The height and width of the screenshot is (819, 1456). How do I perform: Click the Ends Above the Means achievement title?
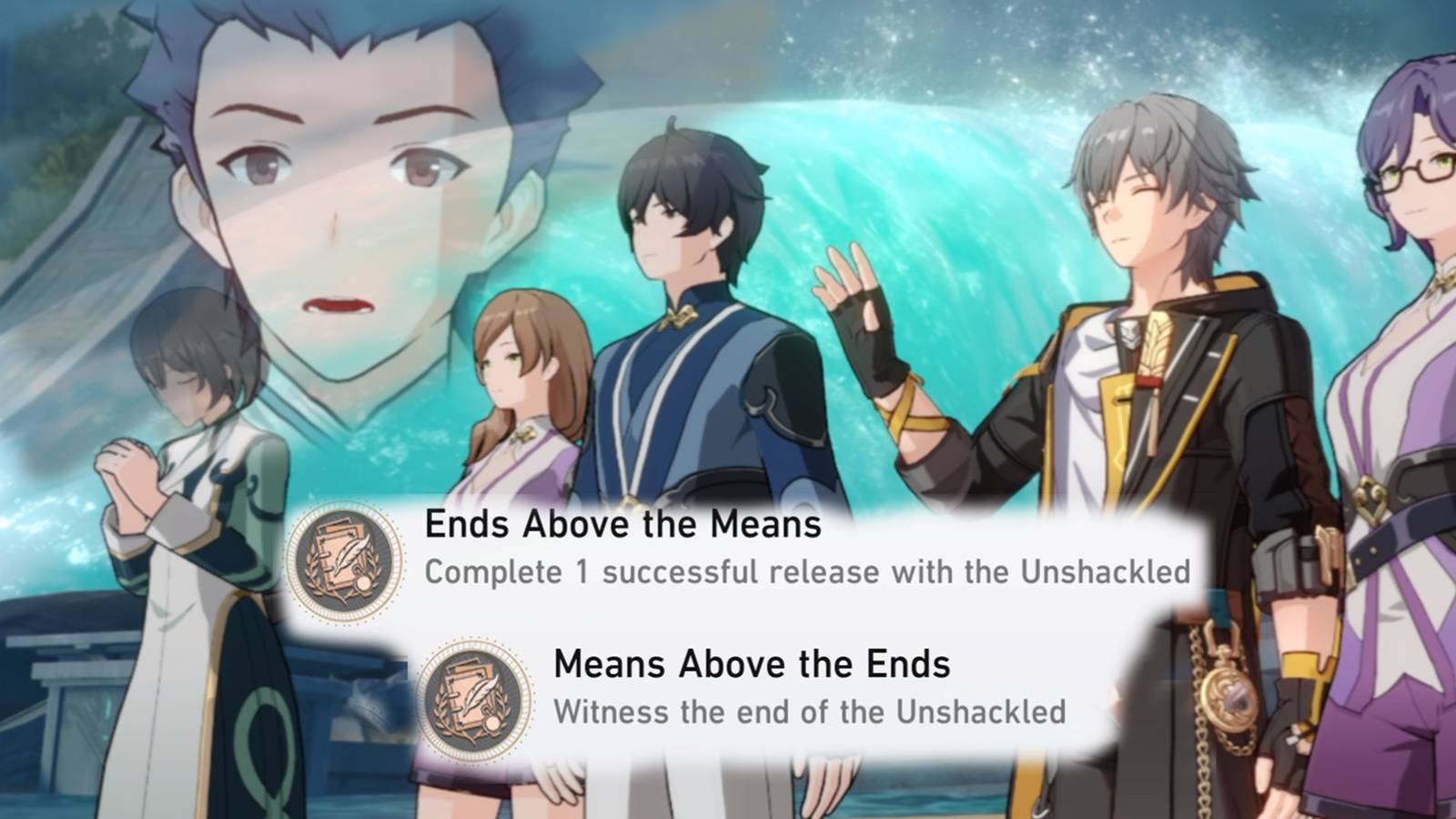click(622, 524)
